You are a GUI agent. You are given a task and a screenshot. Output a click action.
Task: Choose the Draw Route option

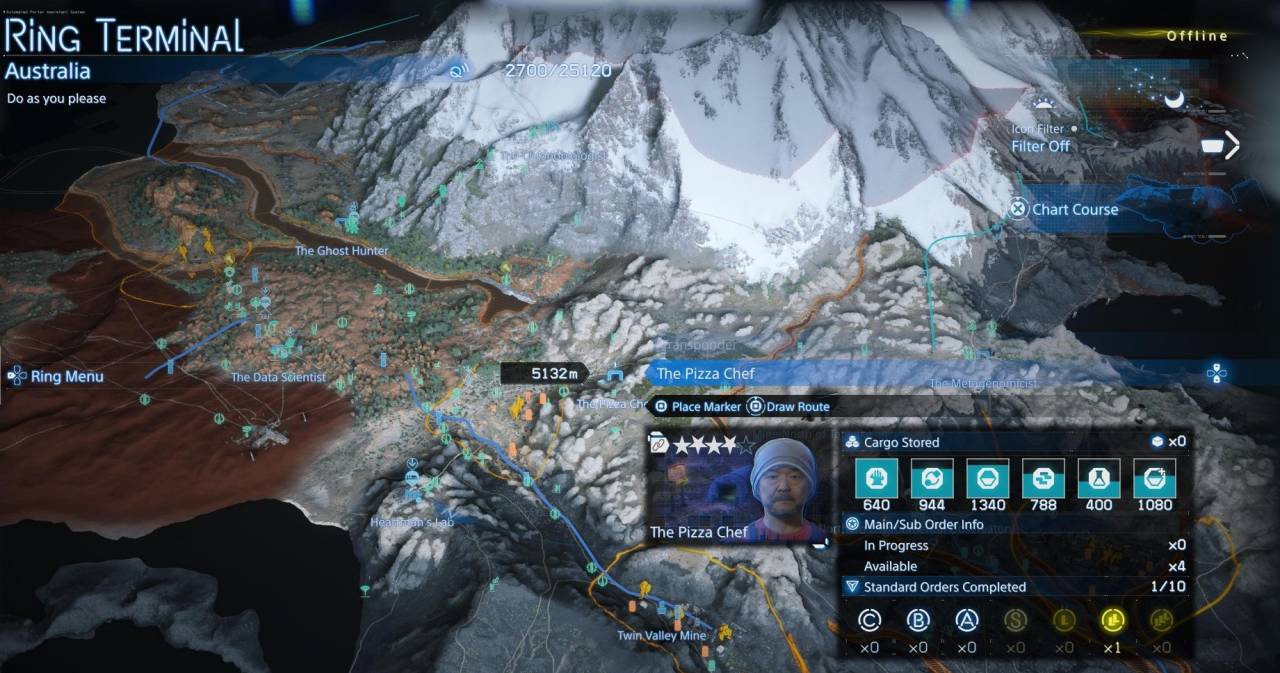[789, 407]
